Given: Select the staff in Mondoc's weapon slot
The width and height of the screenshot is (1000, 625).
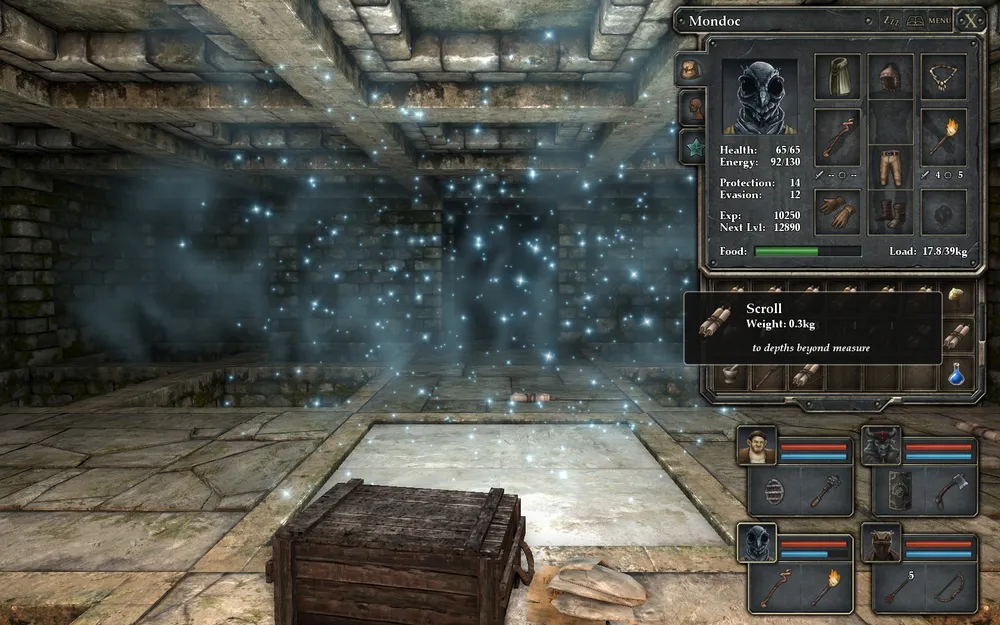Looking at the screenshot, I should pyautogui.click(x=838, y=137).
